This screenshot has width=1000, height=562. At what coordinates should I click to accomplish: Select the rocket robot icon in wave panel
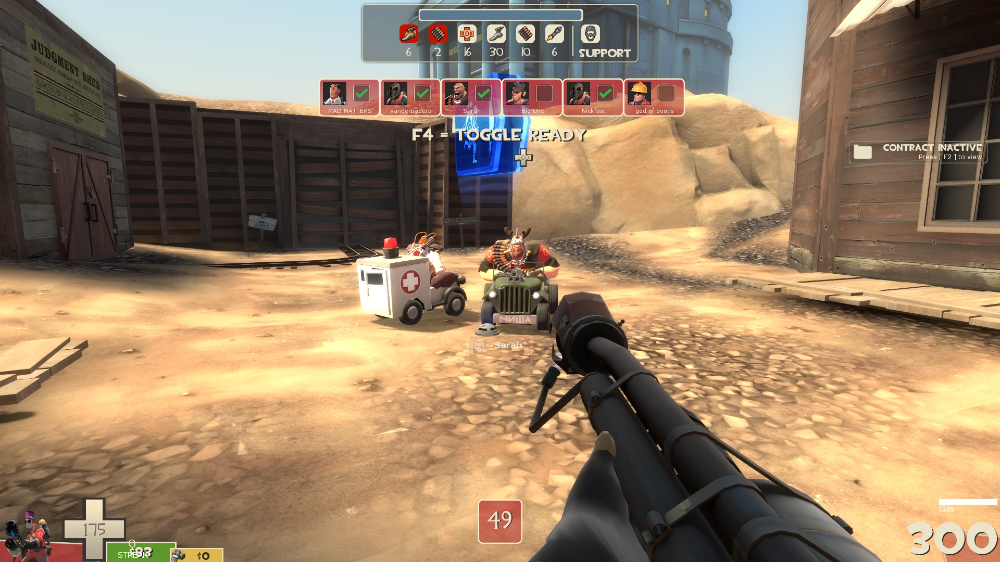(554, 34)
